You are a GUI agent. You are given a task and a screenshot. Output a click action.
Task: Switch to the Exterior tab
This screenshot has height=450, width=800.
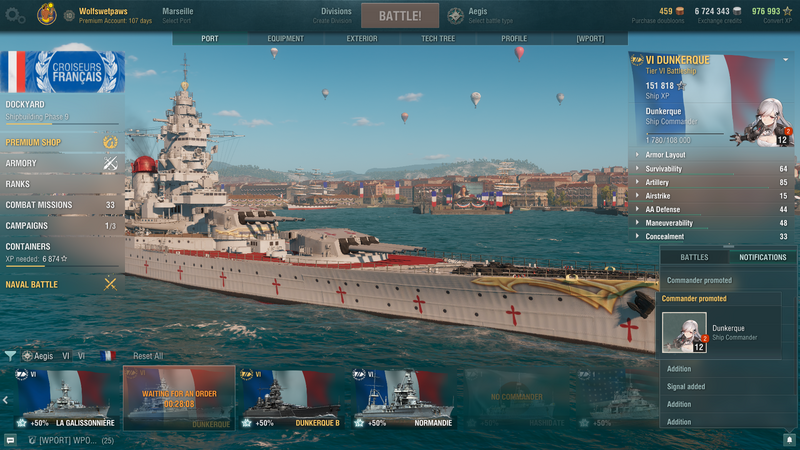(x=361, y=39)
